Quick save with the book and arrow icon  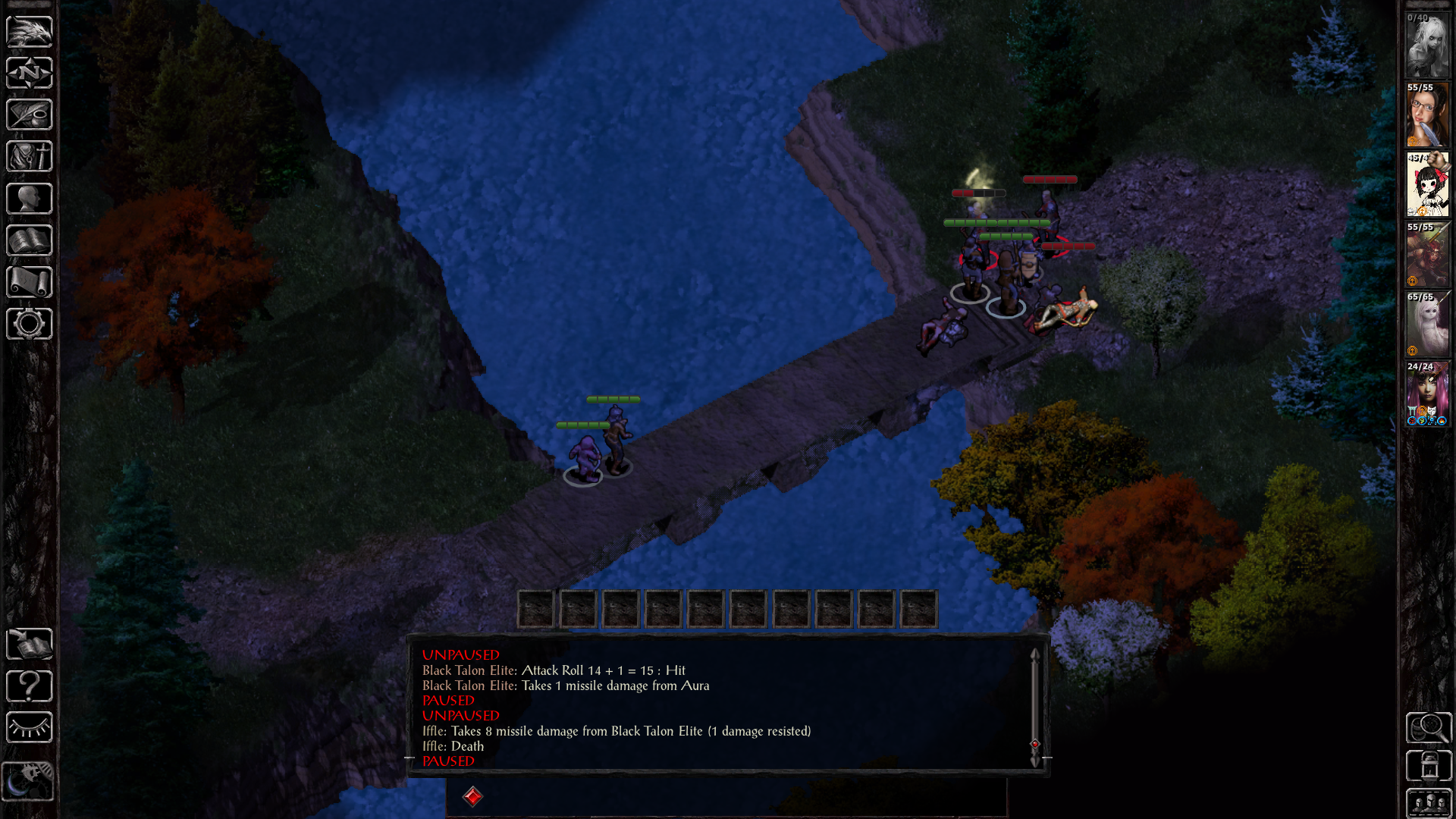[29, 644]
